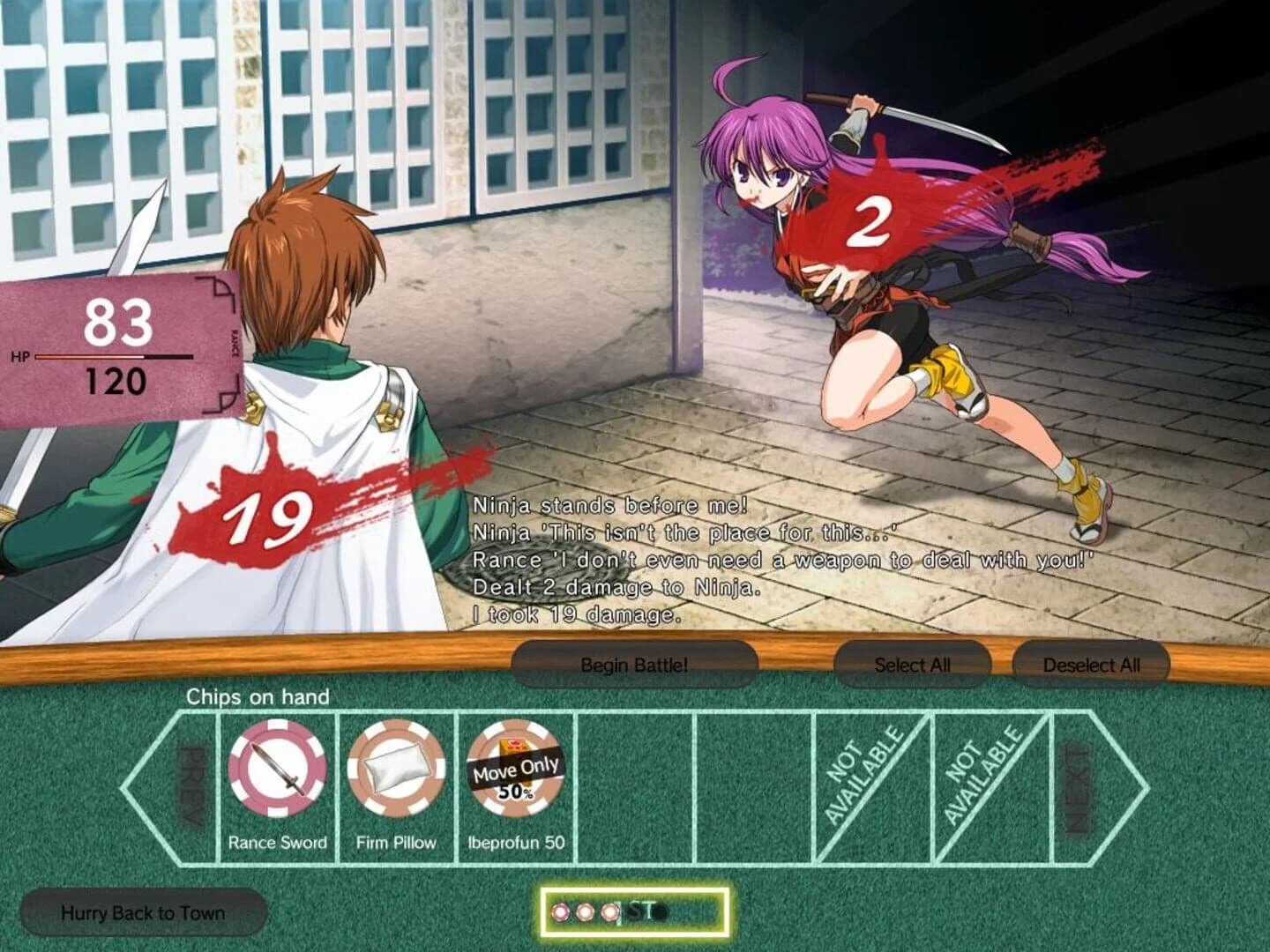Screen dimensions: 1270x952
Task: Click Deselect All to clear chip selection
Action: (x=1094, y=665)
